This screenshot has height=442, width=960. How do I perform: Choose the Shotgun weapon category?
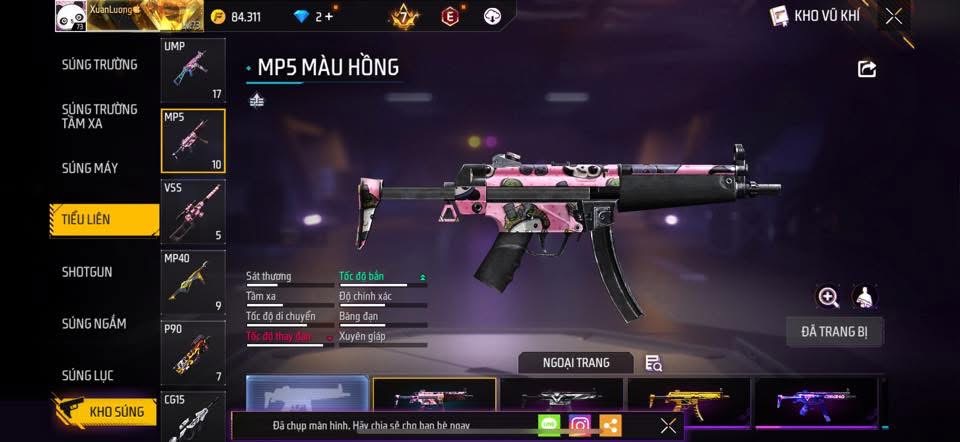(x=87, y=272)
